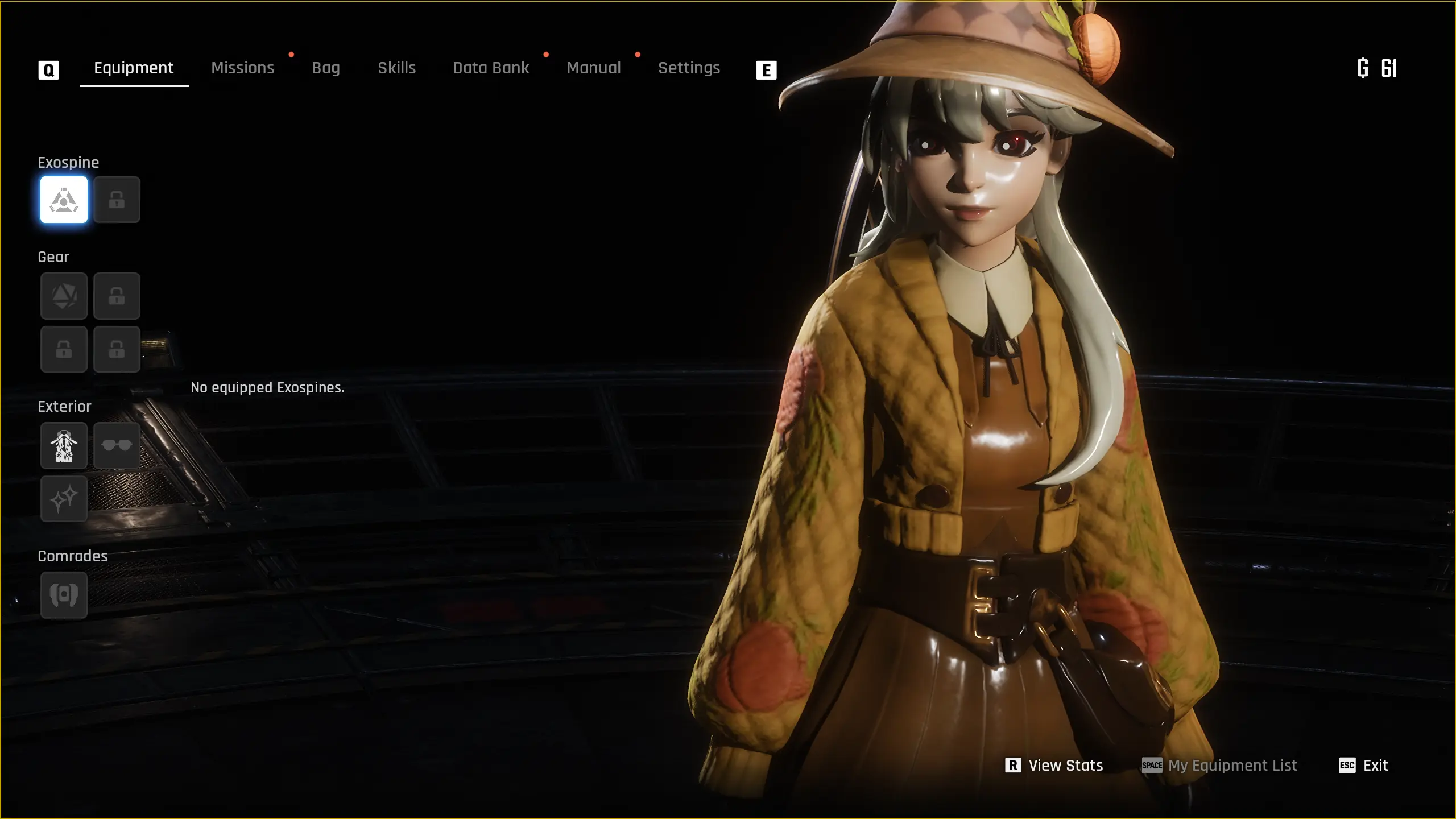Open the Data Bank tab

(x=490, y=68)
